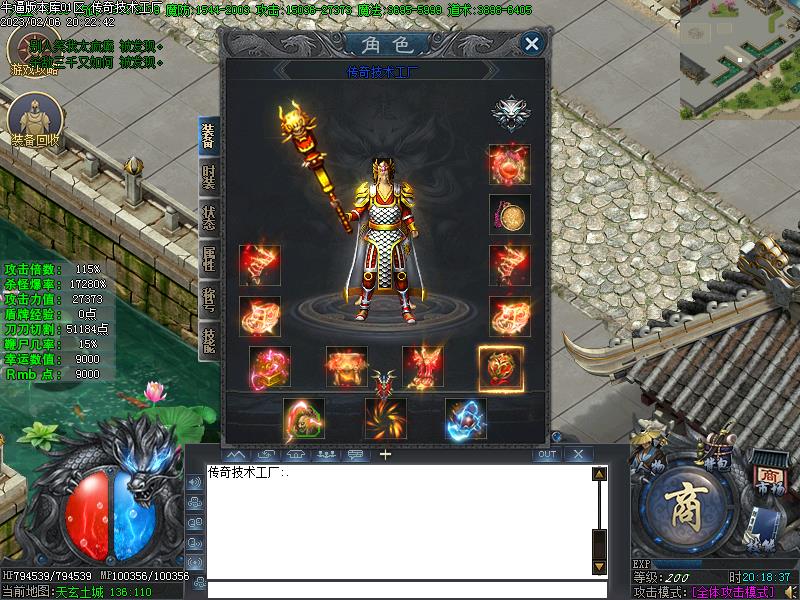Close the 角色 character panel
800x600 pixels.
[532, 43]
